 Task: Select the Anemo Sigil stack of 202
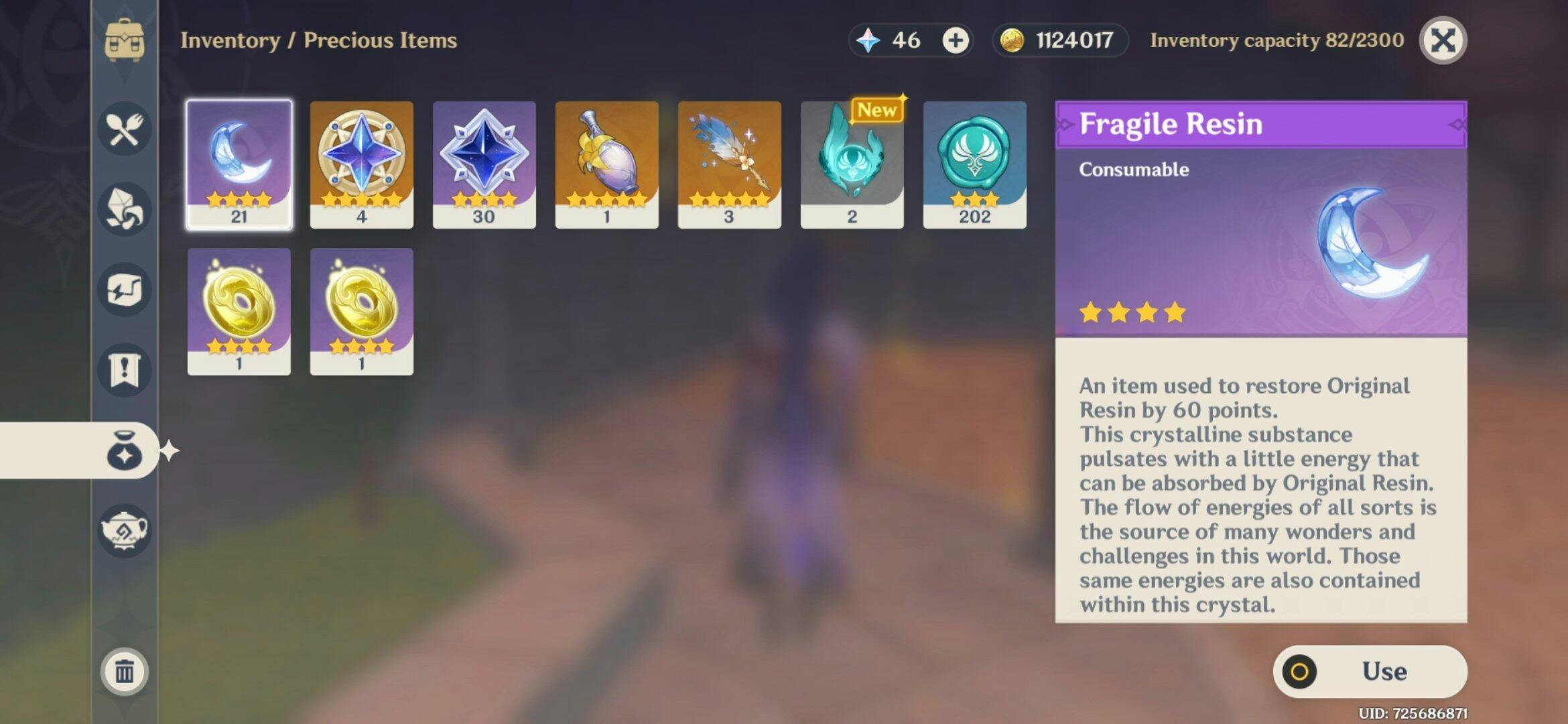[974, 164]
